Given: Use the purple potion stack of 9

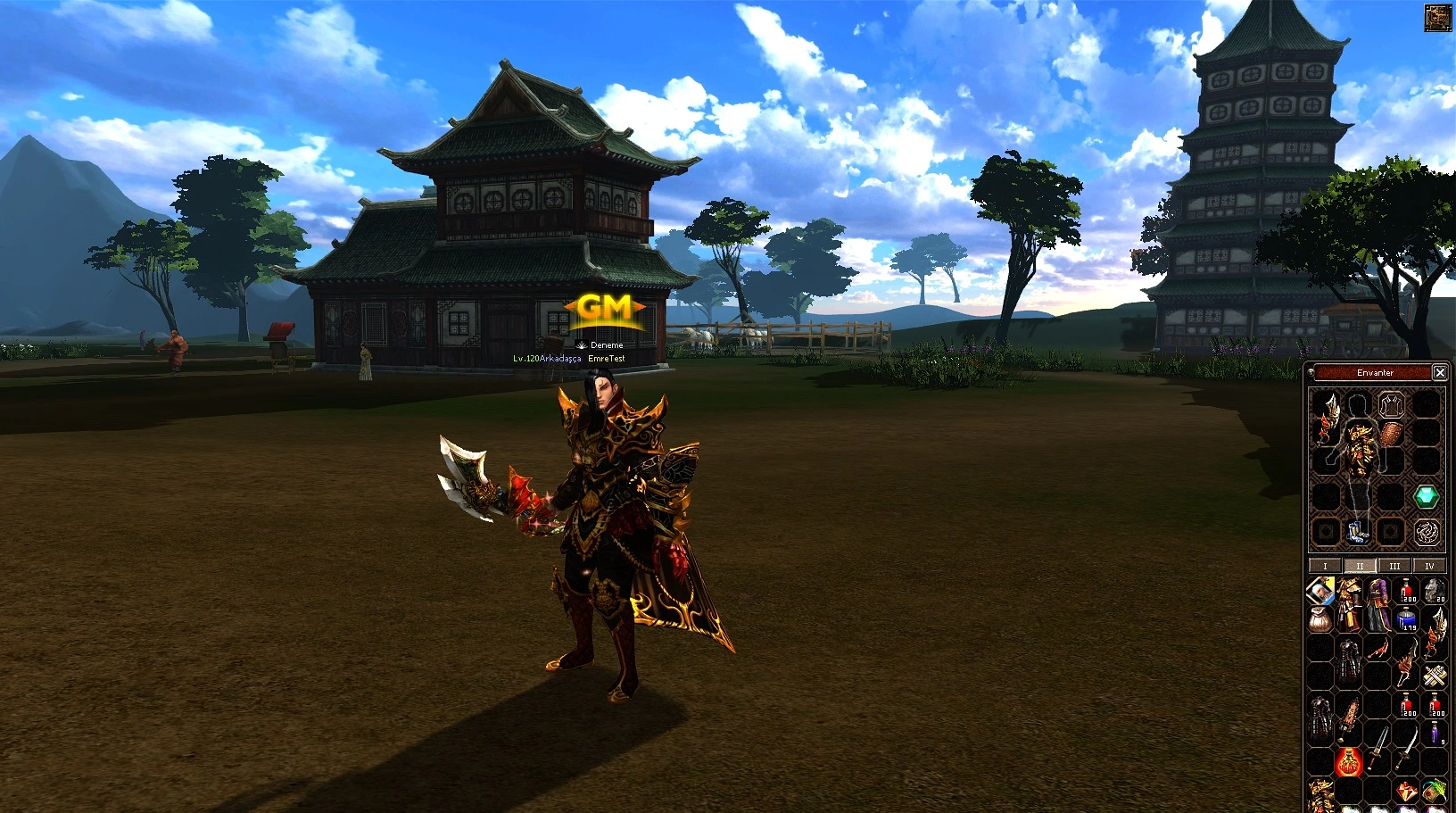Looking at the screenshot, I should [x=1435, y=734].
